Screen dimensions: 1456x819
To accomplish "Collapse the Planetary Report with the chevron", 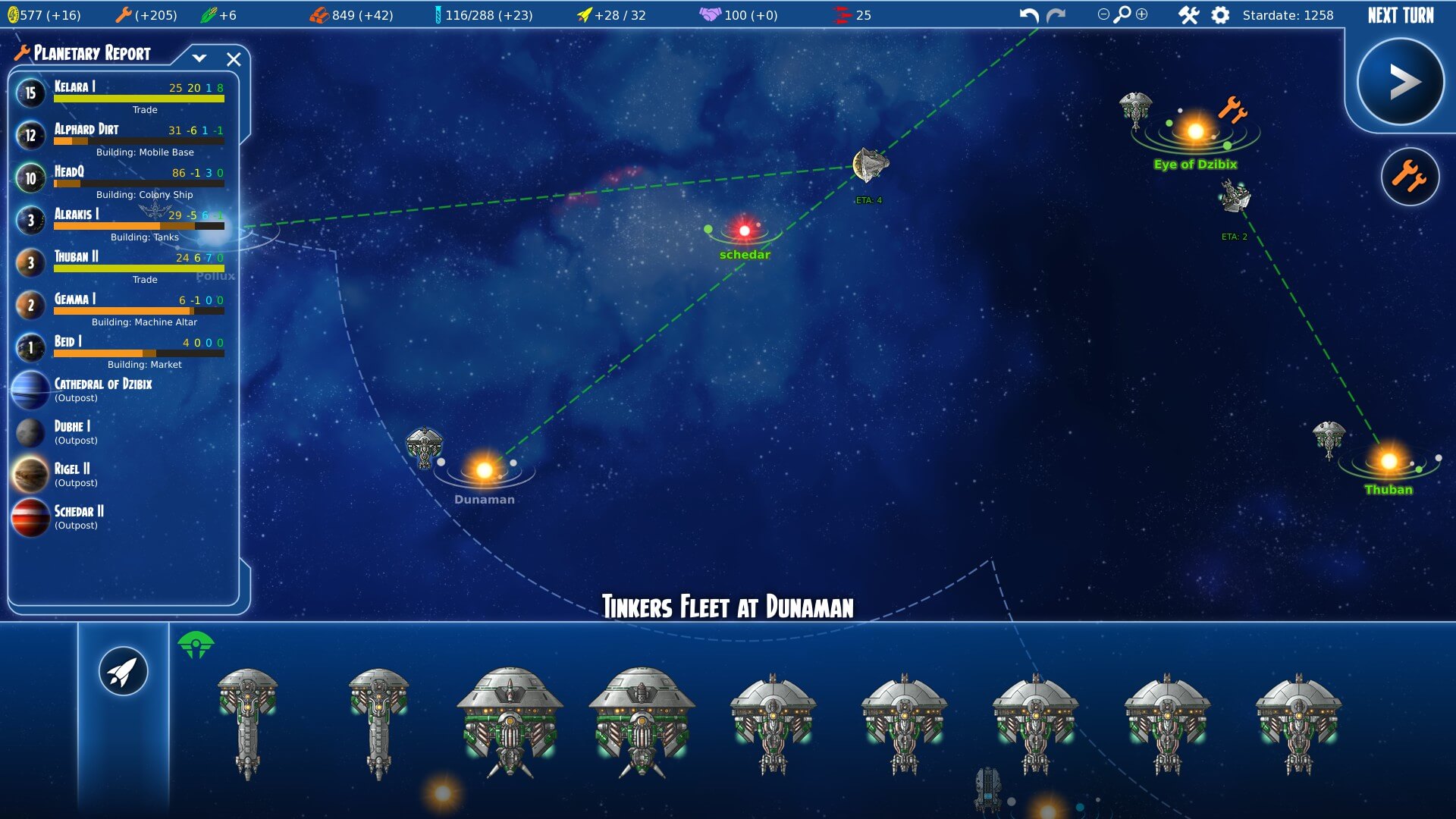I will pos(199,58).
